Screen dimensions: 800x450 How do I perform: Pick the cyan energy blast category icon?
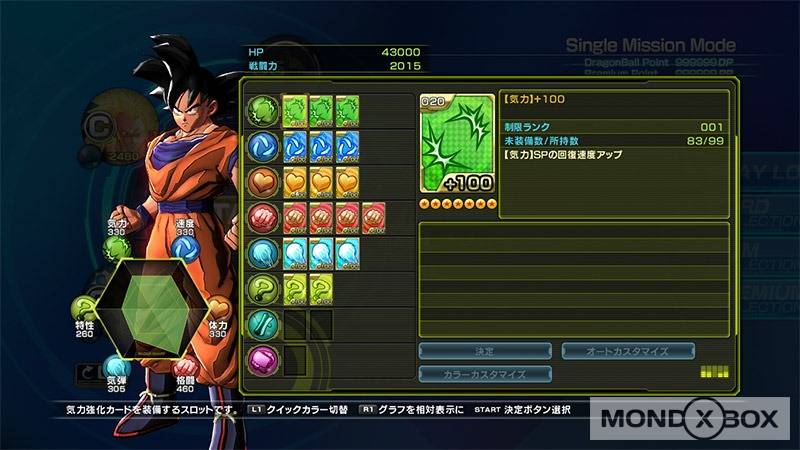pos(264,252)
